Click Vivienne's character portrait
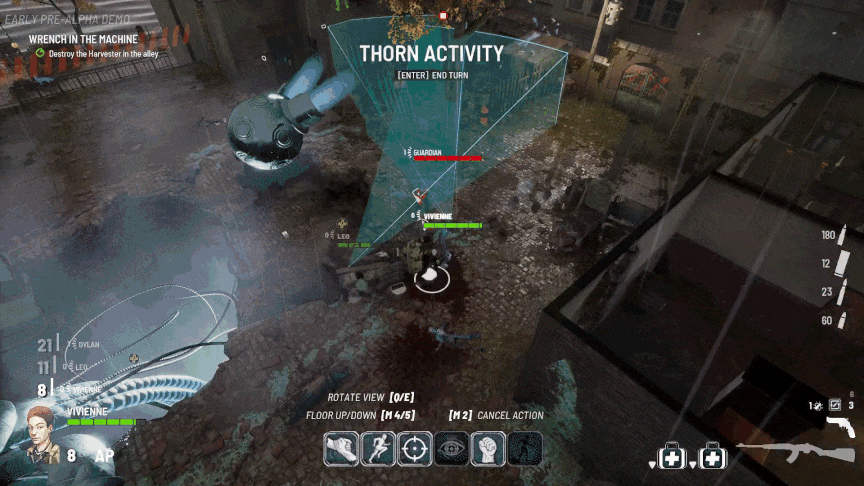 [x=38, y=438]
